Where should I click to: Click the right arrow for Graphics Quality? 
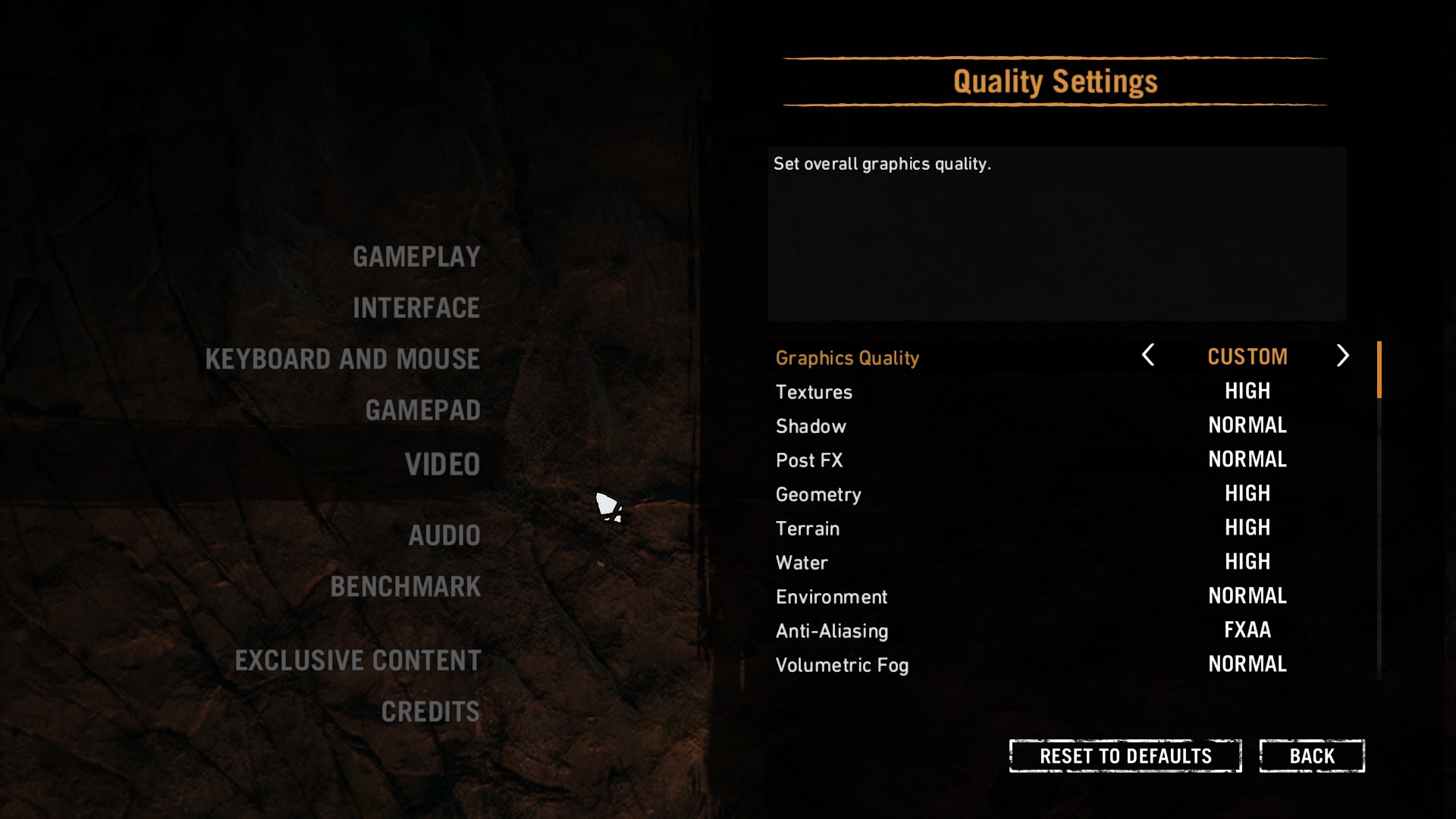[x=1342, y=355]
